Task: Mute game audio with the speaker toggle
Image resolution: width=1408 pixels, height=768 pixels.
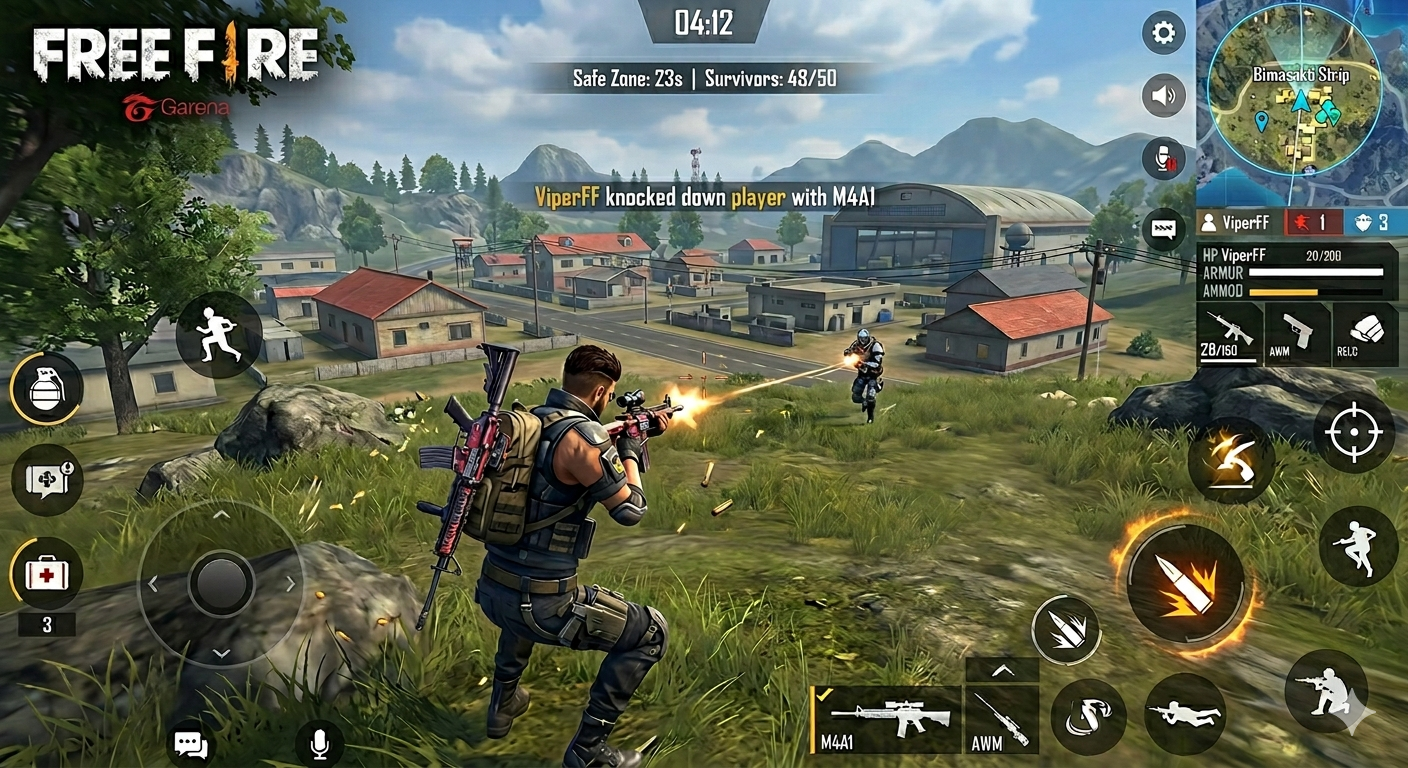Action: coord(1163,96)
